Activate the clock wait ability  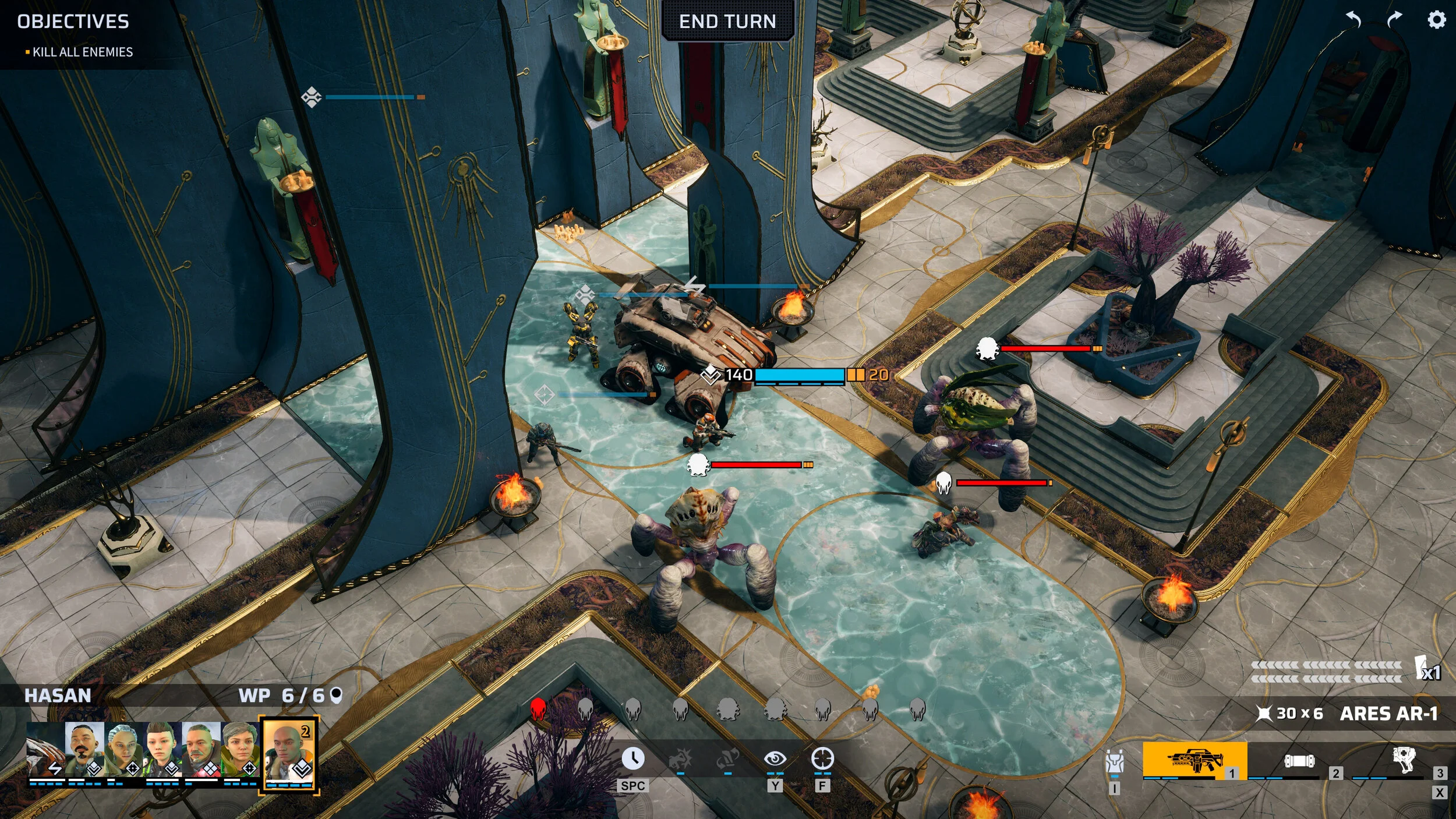(x=632, y=759)
